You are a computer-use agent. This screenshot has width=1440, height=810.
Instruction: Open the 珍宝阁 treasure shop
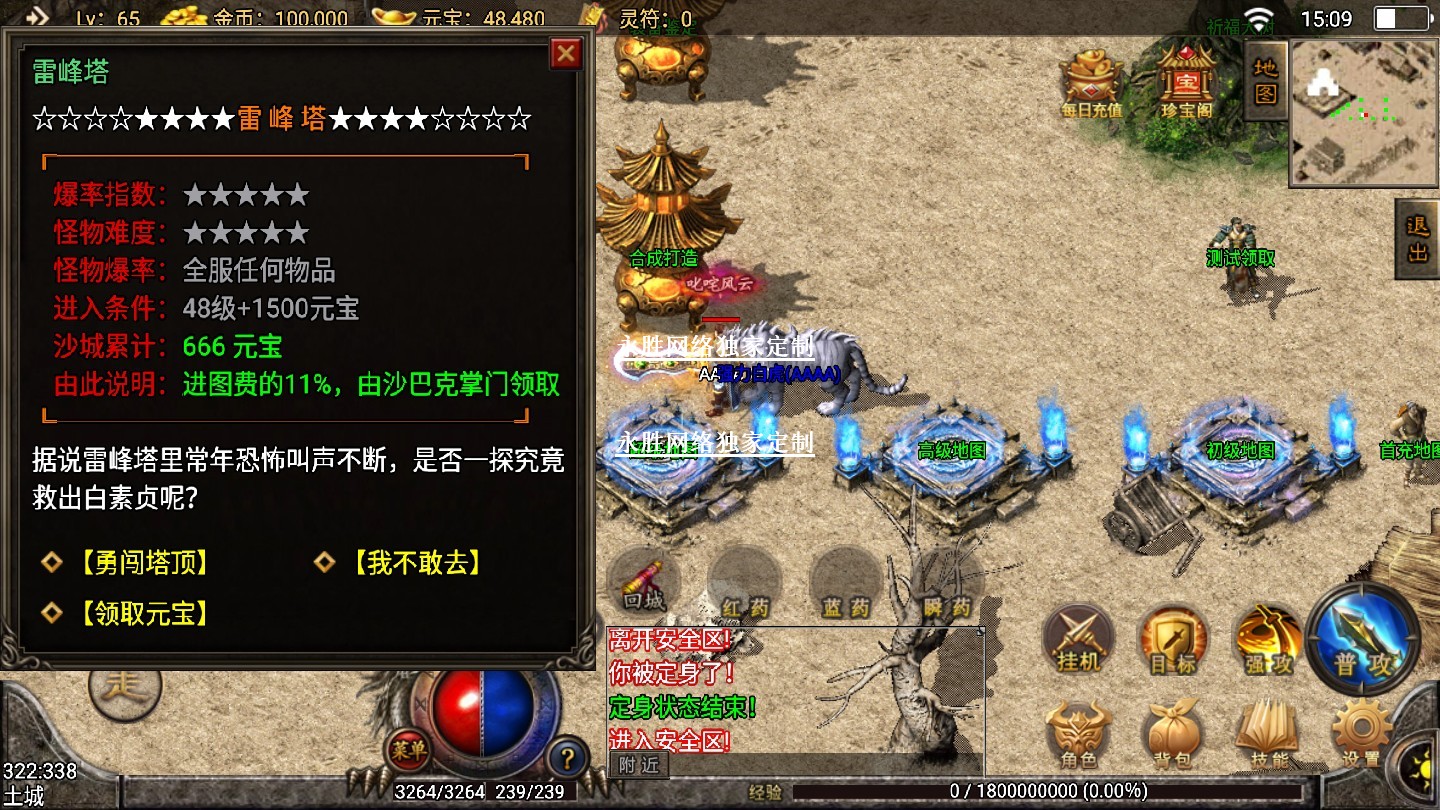pyautogui.click(x=1186, y=81)
